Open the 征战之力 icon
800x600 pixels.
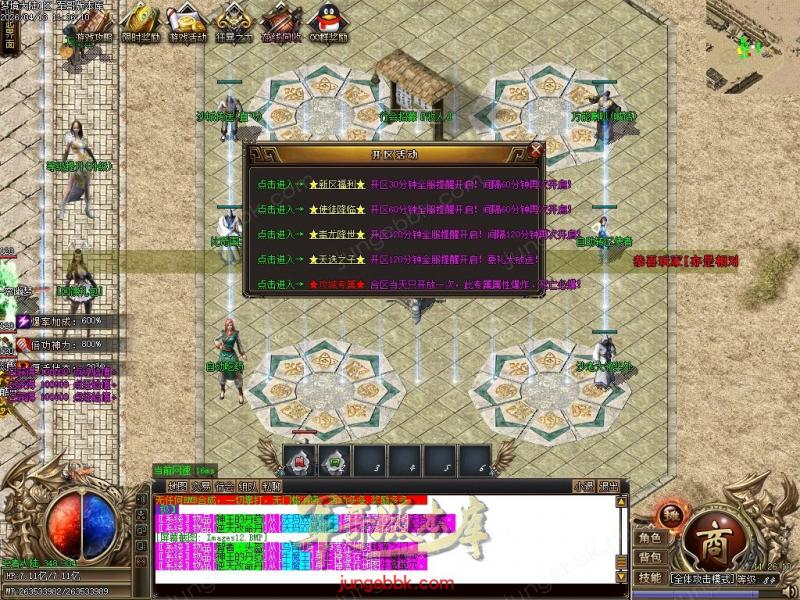[232, 21]
